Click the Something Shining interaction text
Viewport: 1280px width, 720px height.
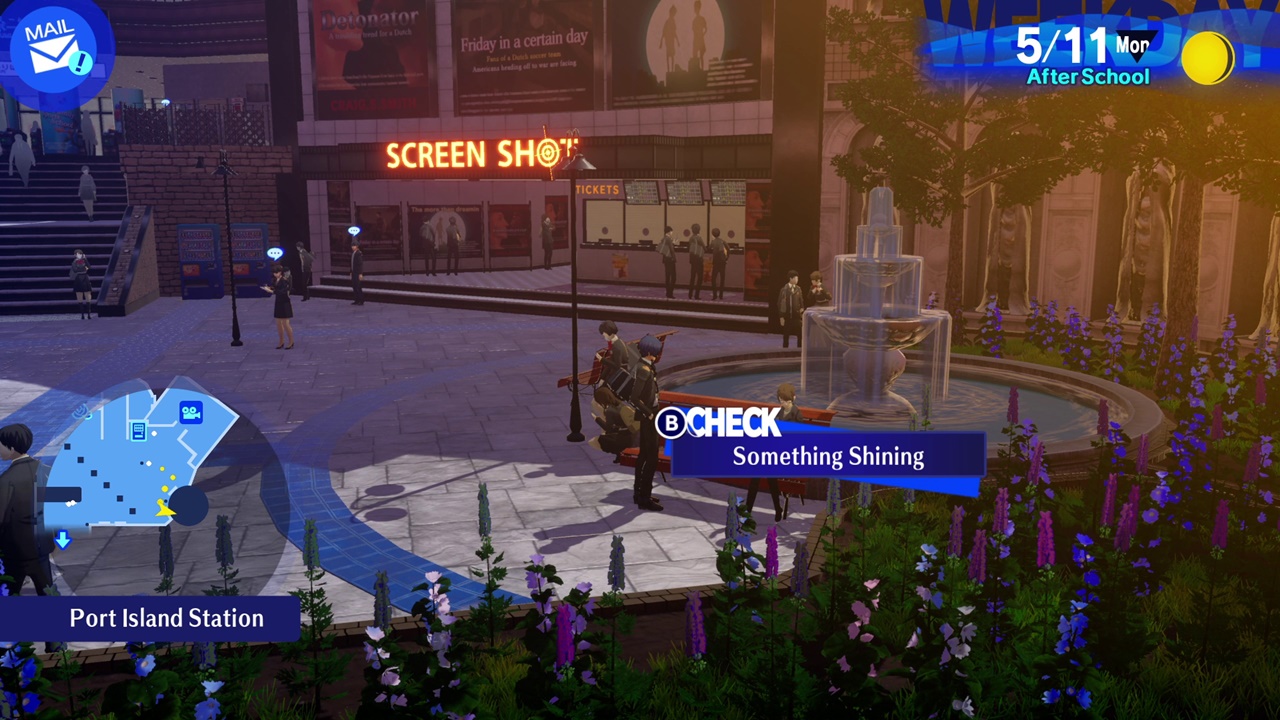click(827, 457)
